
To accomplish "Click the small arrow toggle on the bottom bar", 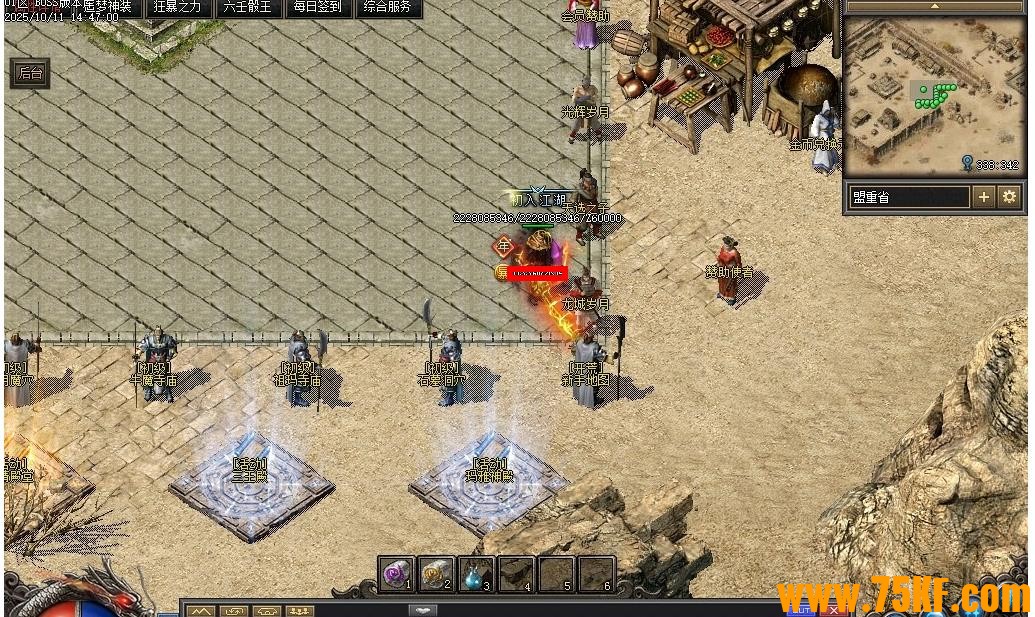I will coord(423,610).
